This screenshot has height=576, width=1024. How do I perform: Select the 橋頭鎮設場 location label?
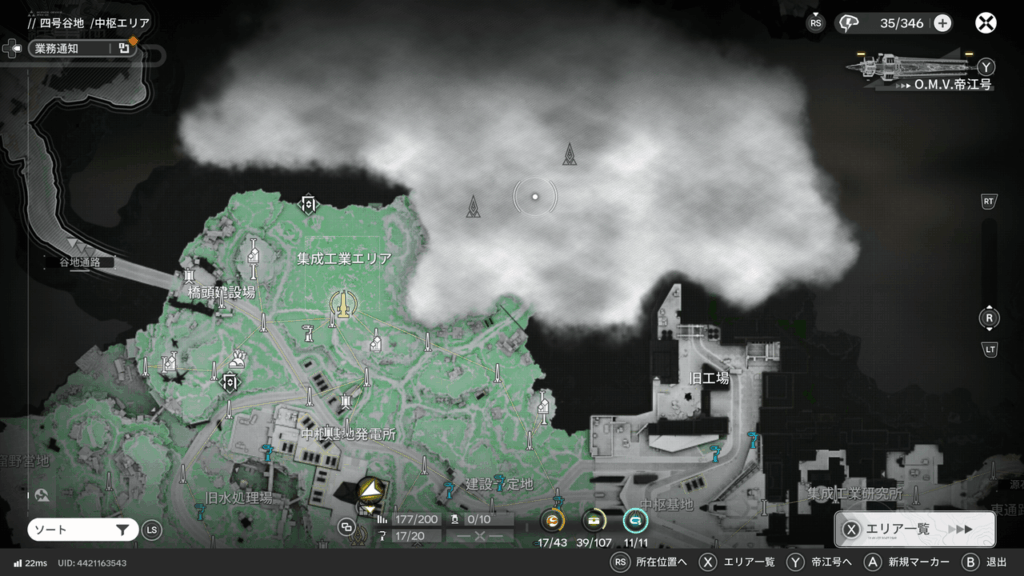pyautogui.click(x=221, y=292)
